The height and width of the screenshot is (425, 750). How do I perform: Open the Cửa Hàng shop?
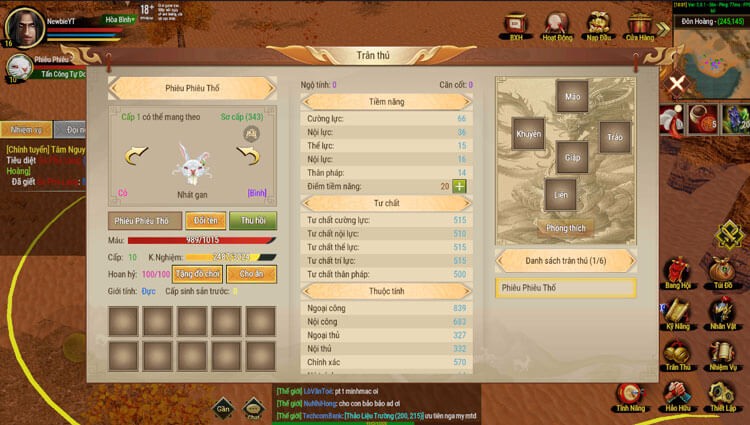pos(639,25)
